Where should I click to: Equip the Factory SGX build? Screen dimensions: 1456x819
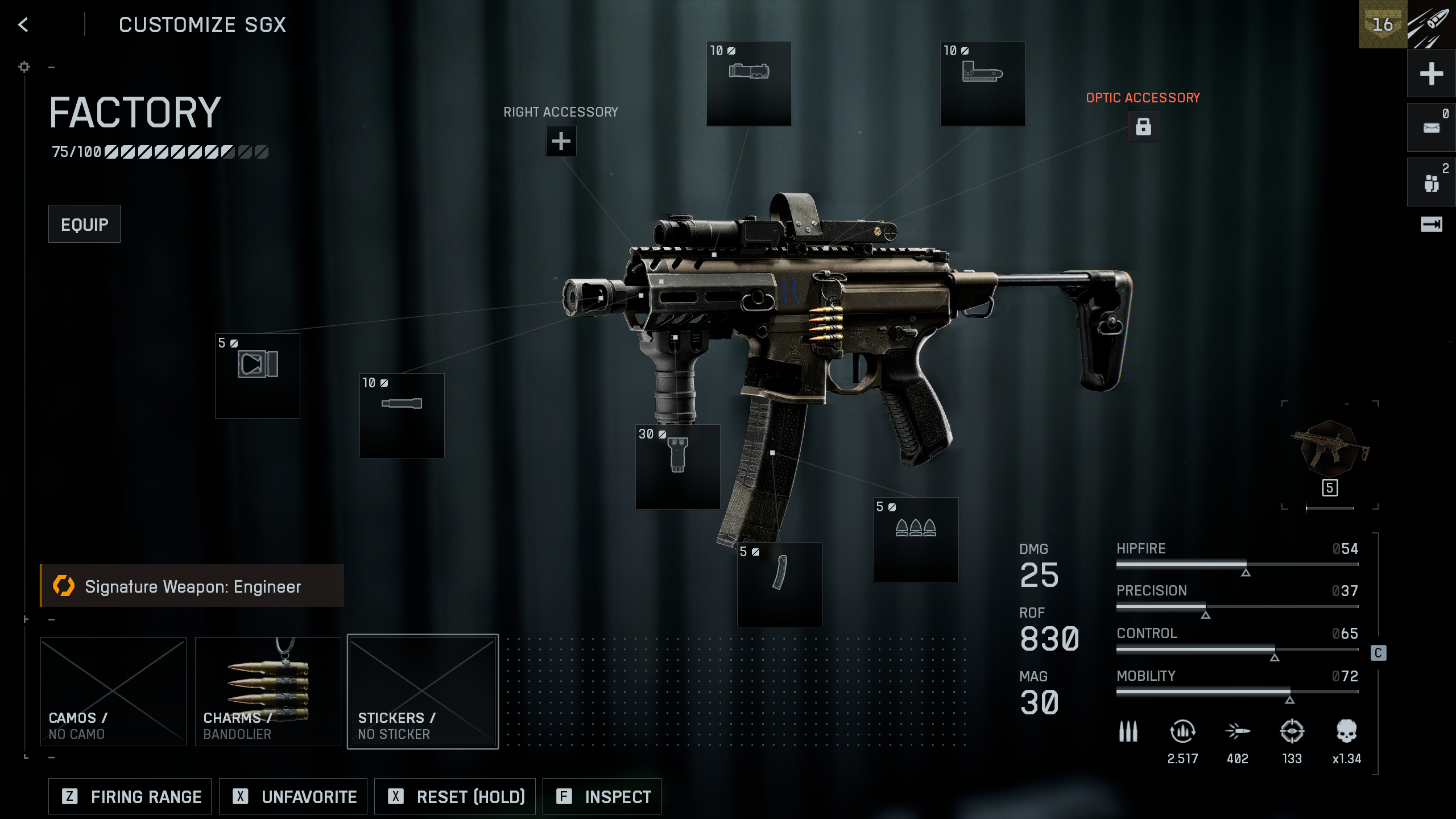coord(84,224)
